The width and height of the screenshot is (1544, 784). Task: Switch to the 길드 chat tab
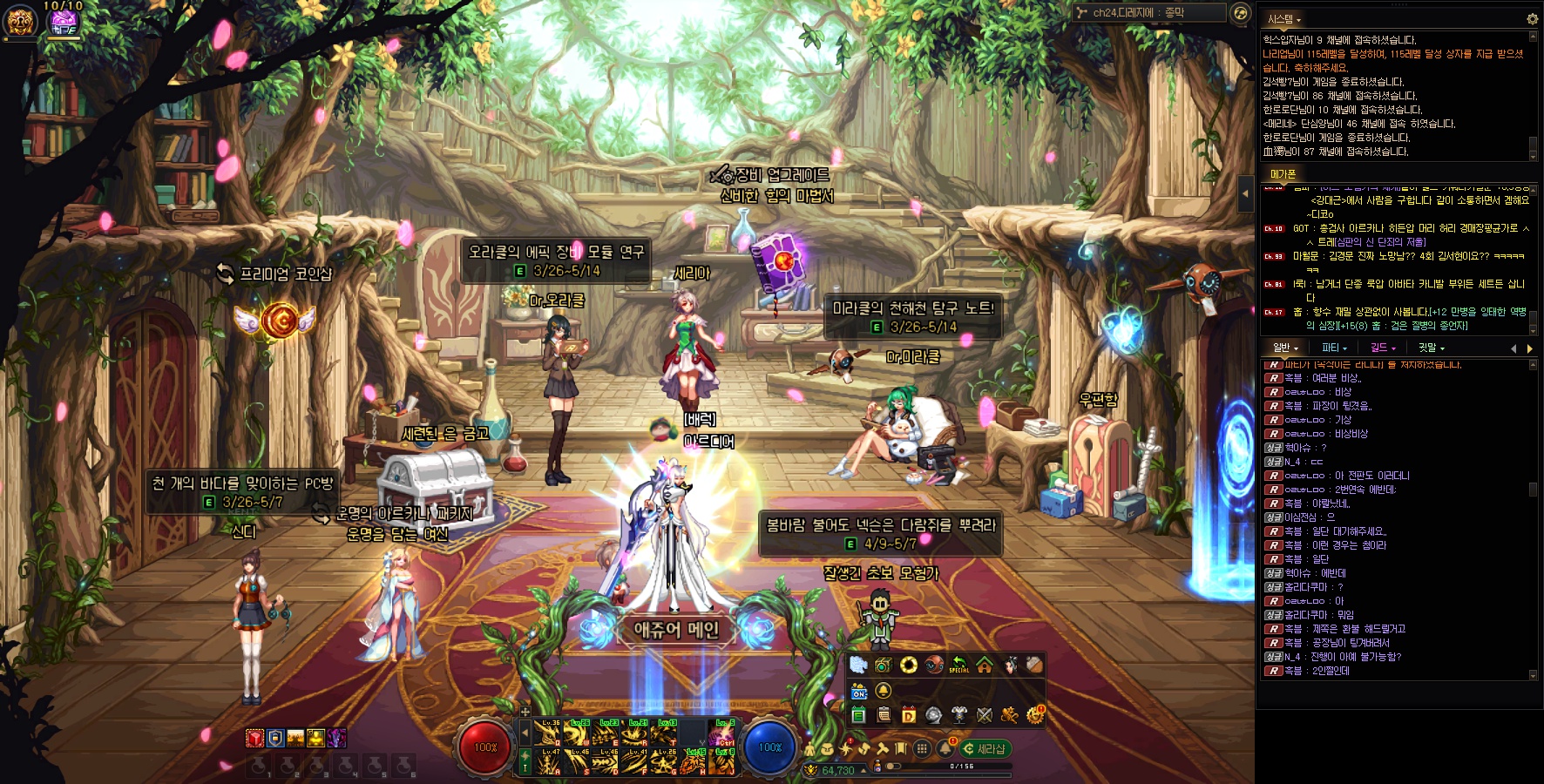tap(1383, 348)
